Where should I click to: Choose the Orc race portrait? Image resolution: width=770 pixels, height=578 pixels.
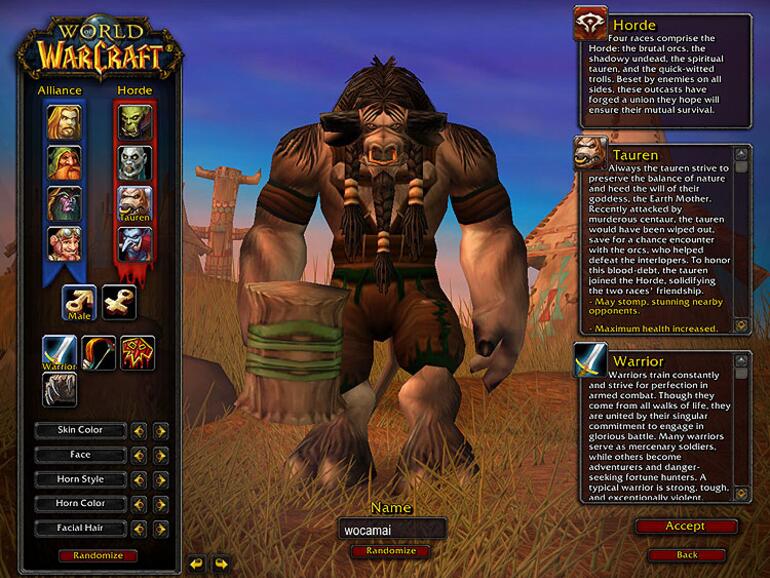pyautogui.click(x=135, y=123)
